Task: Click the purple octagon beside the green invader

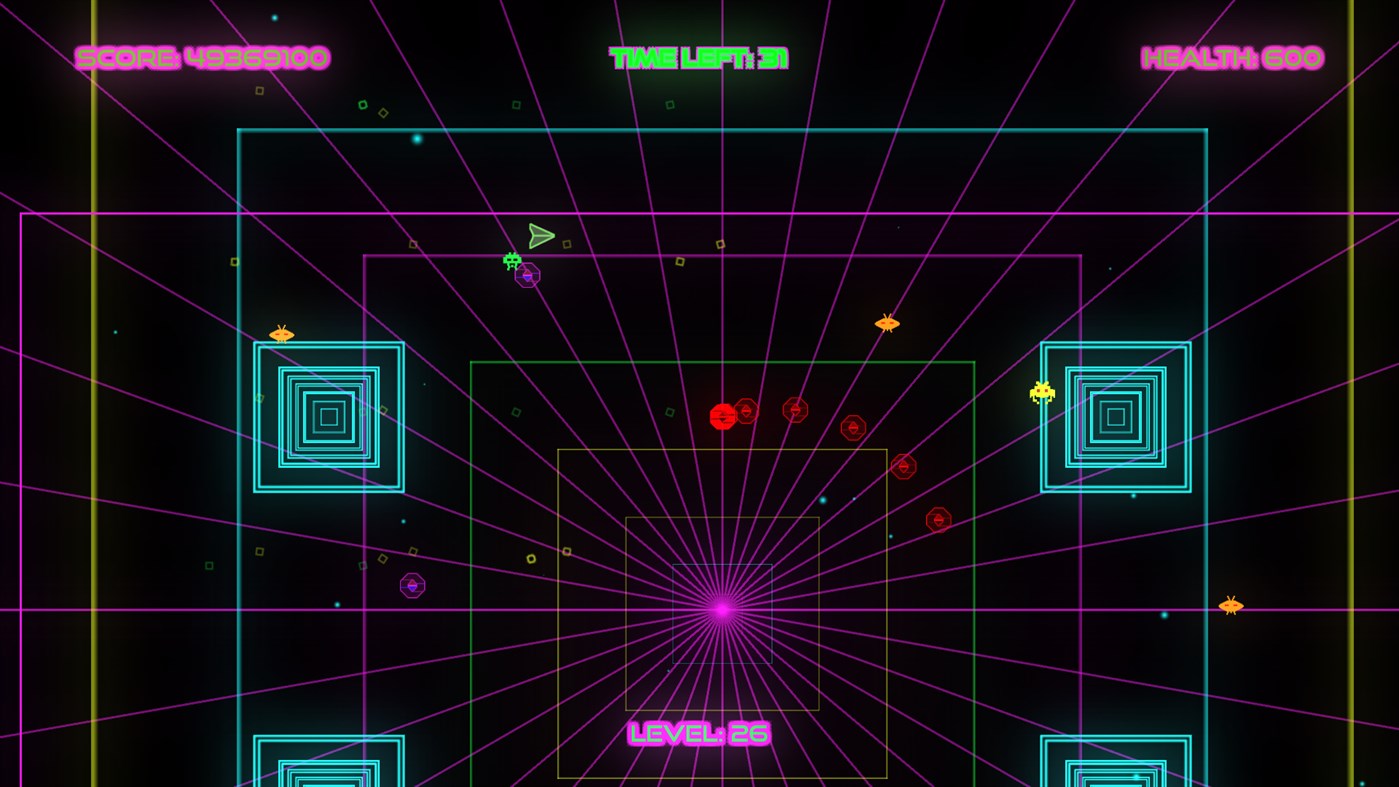Action: coord(527,276)
